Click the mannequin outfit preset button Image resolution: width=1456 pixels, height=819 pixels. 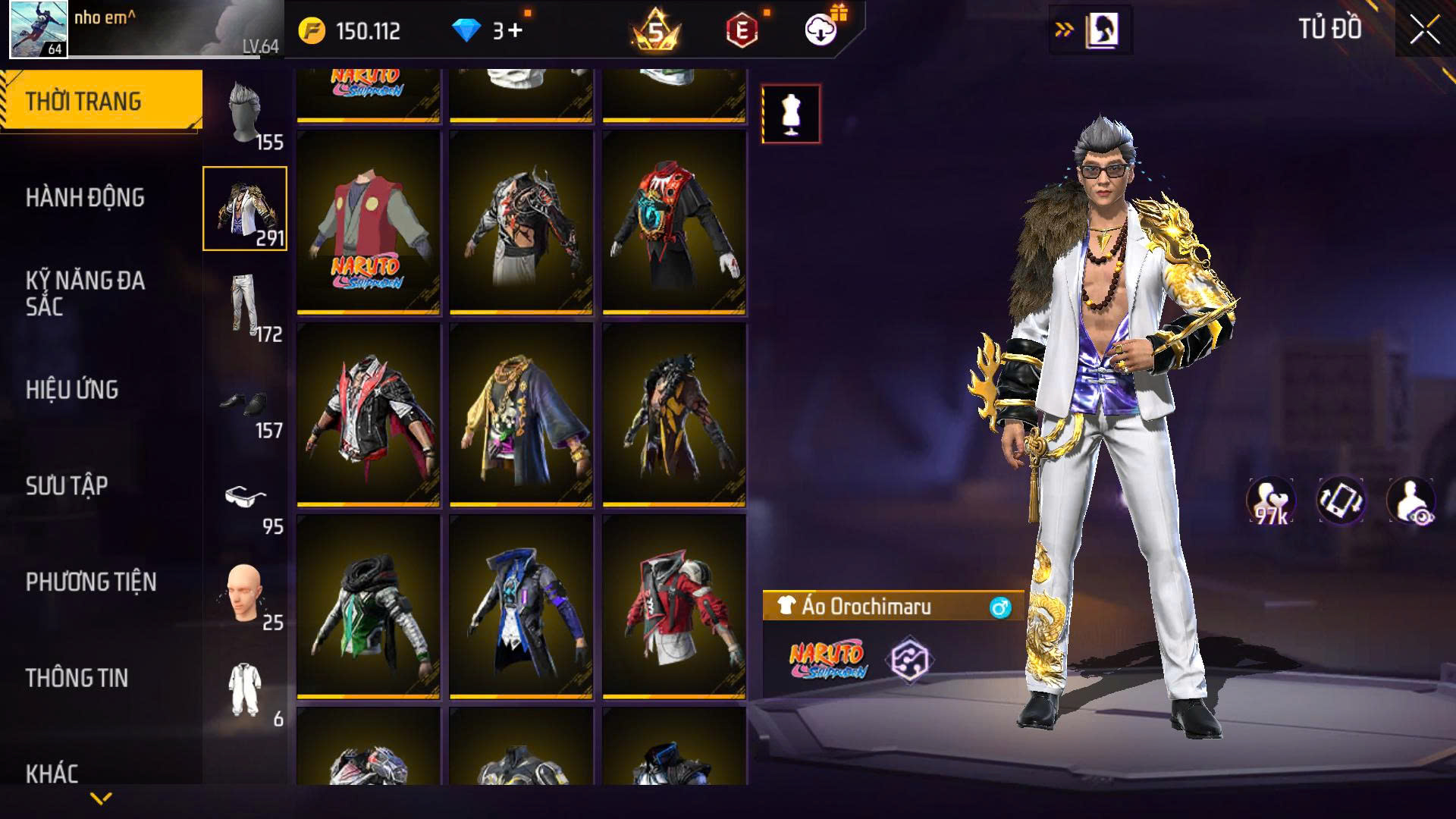[x=791, y=115]
